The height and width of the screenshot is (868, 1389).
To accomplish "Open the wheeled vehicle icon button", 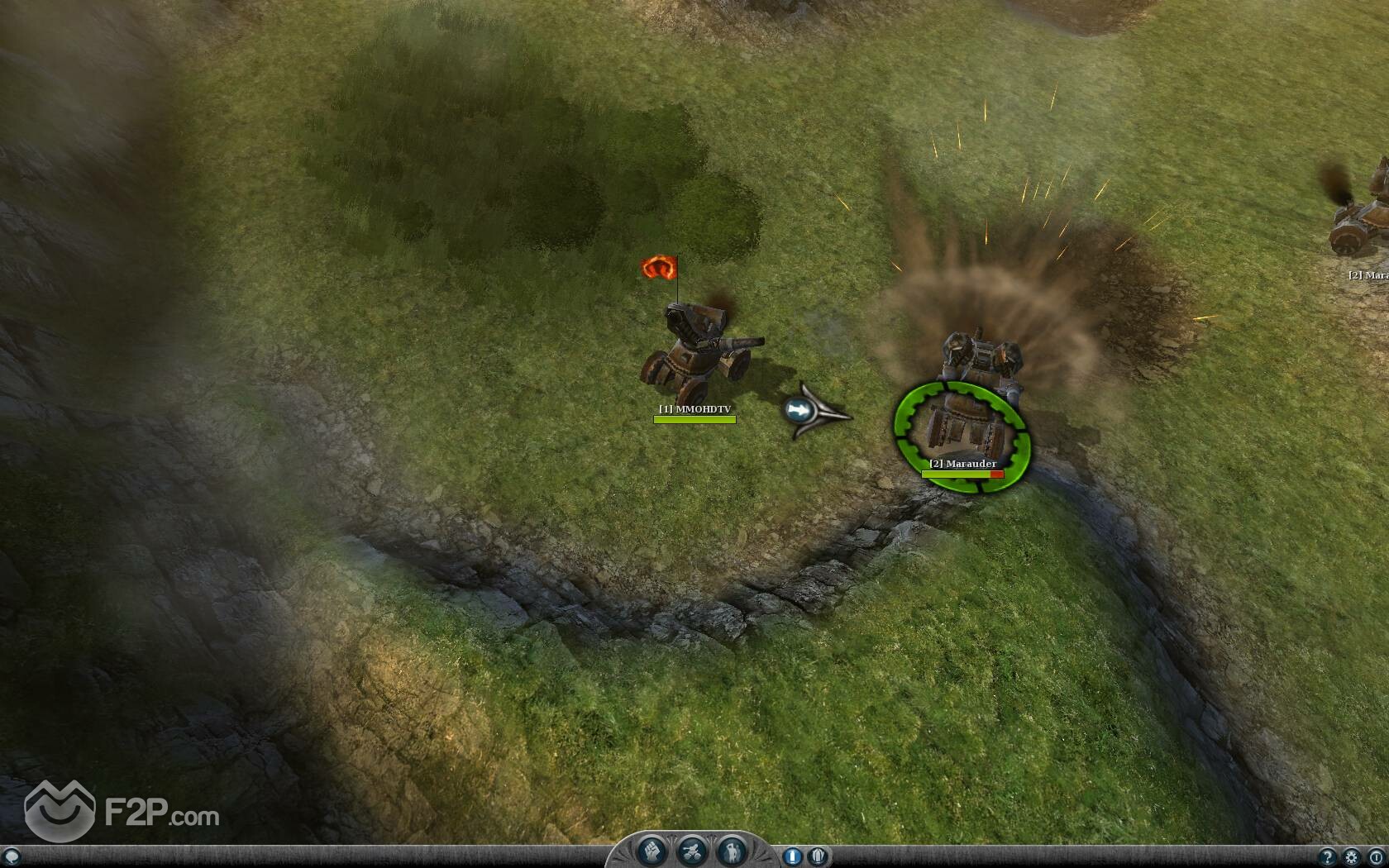I will [x=690, y=851].
